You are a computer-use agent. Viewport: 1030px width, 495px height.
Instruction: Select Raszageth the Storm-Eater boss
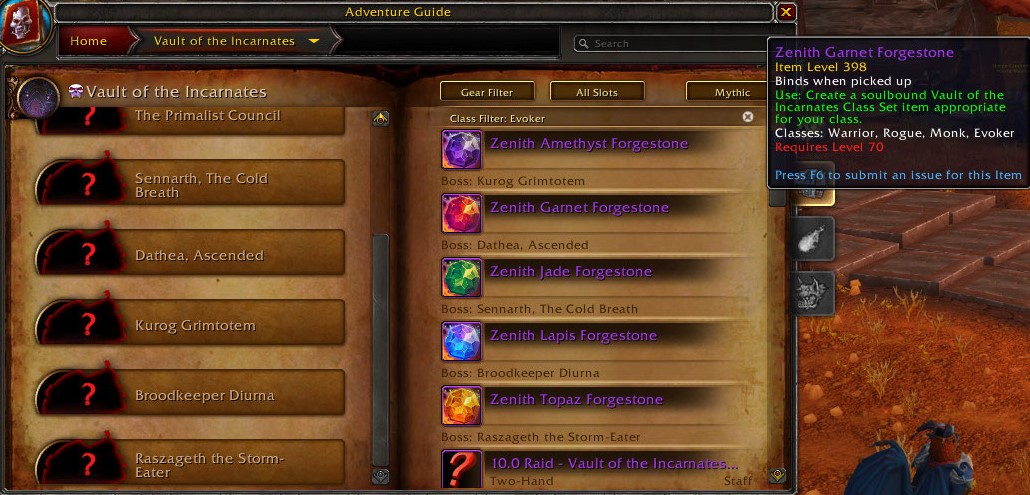pyautogui.click(x=207, y=464)
